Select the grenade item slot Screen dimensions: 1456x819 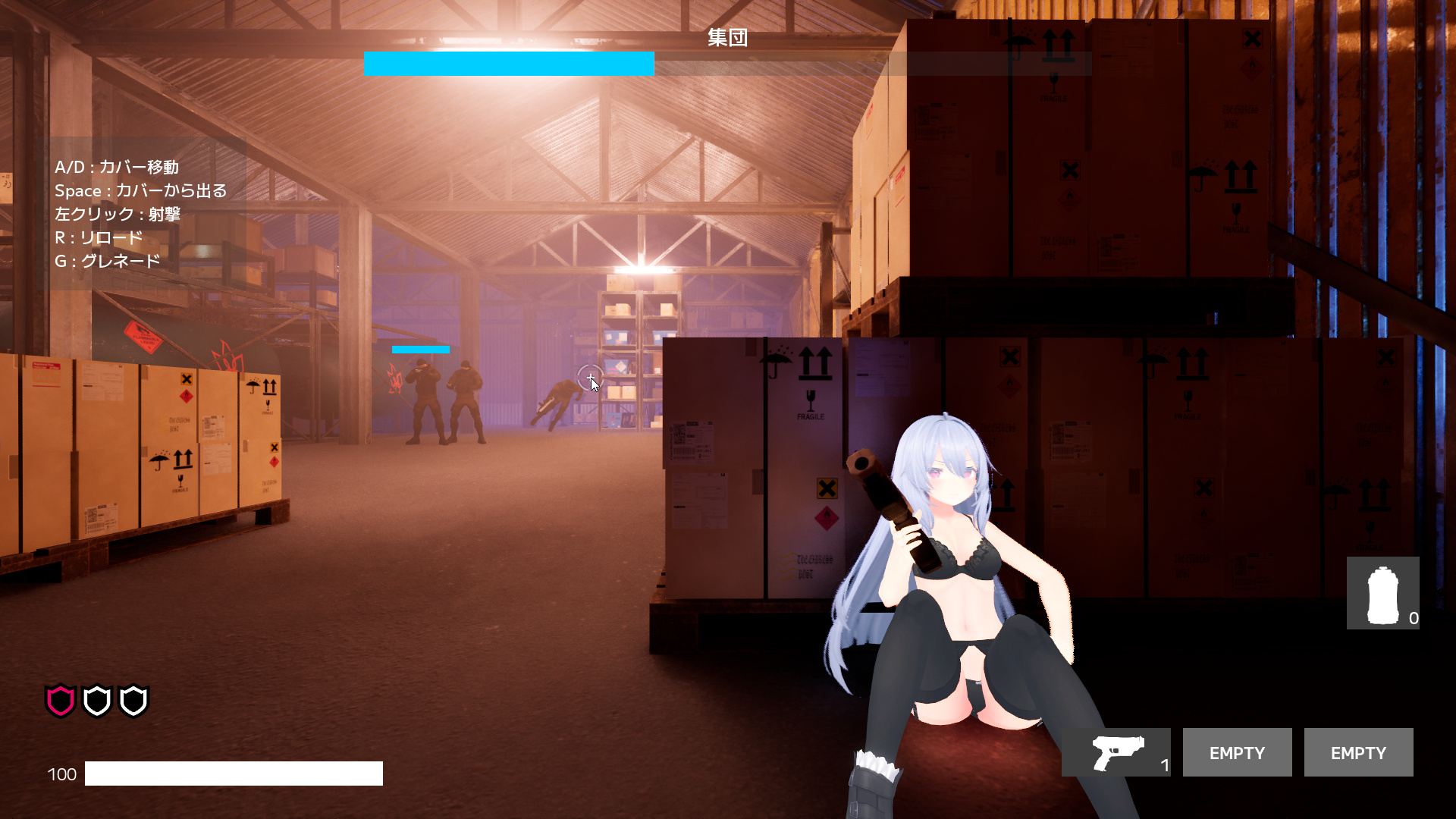tap(1382, 593)
